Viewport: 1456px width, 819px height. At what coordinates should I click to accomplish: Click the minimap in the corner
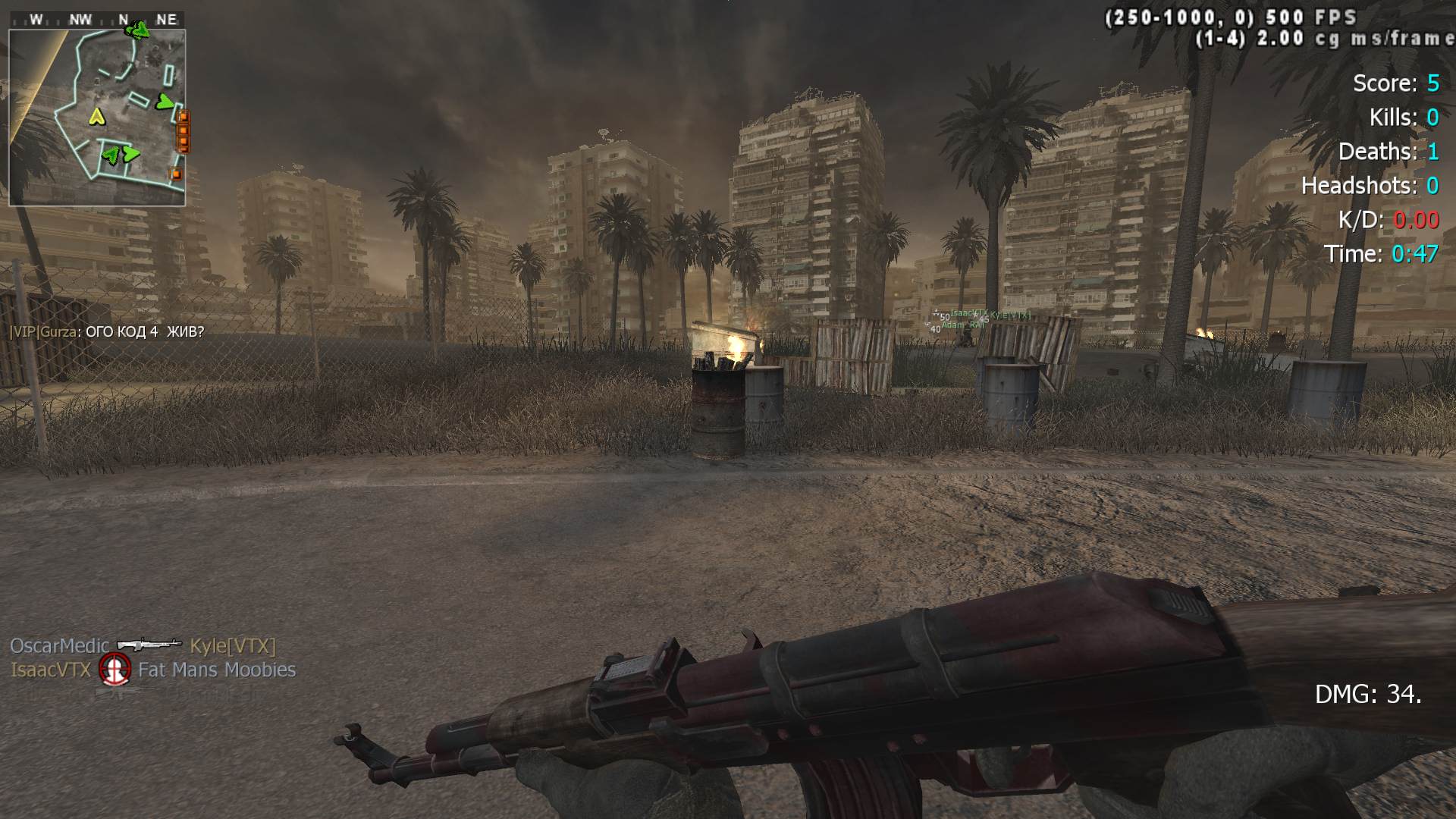tap(97, 118)
